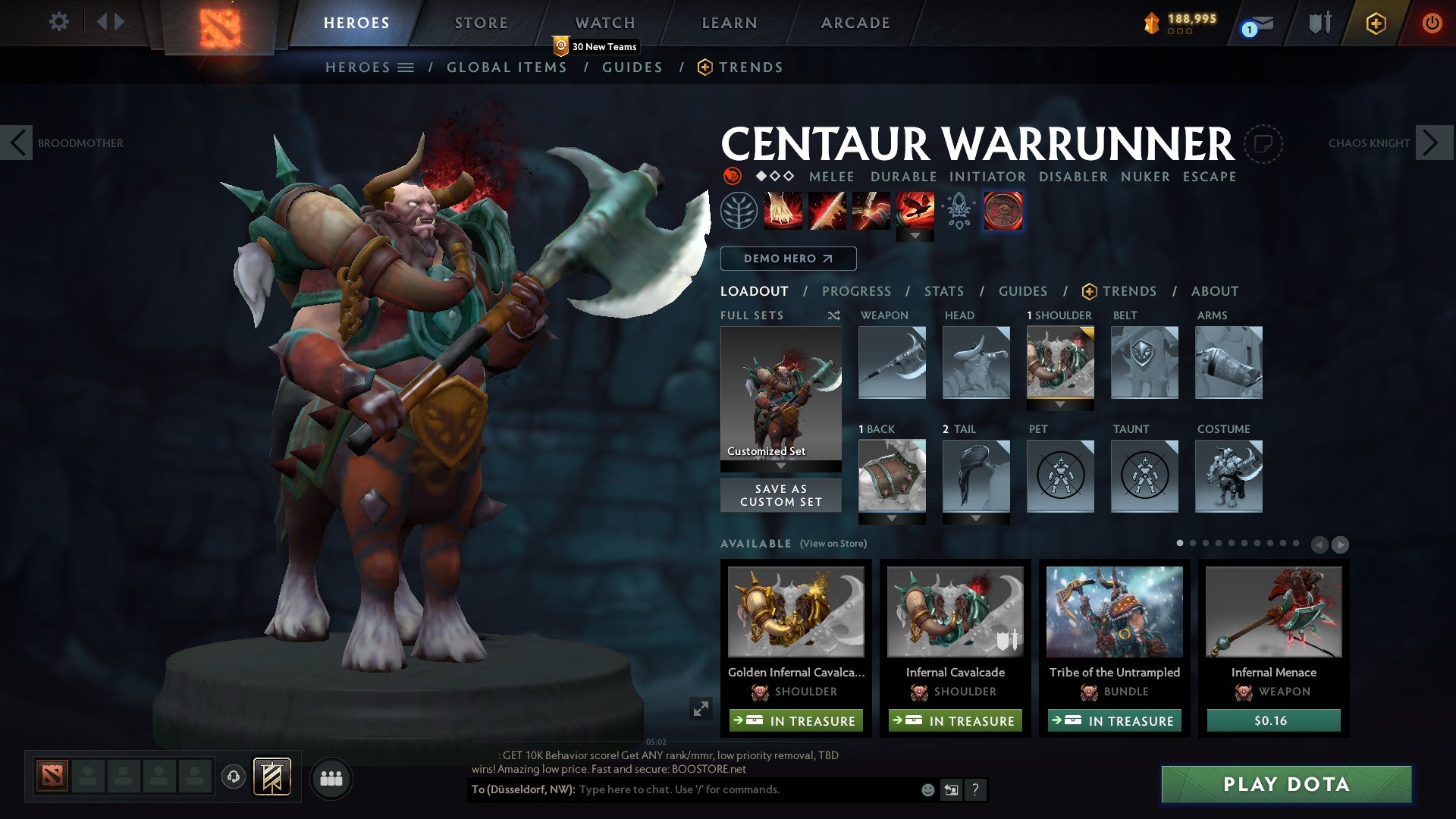Click the DEMO HERO button
Screen dimensions: 1456x819
click(x=787, y=259)
